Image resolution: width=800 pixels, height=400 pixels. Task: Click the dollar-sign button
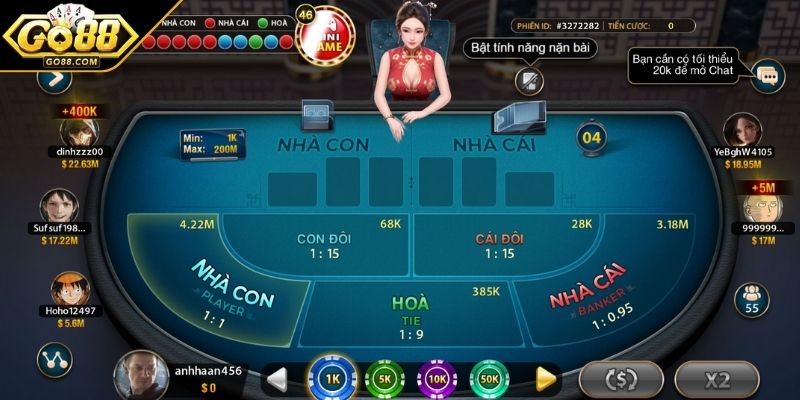pos(621,379)
